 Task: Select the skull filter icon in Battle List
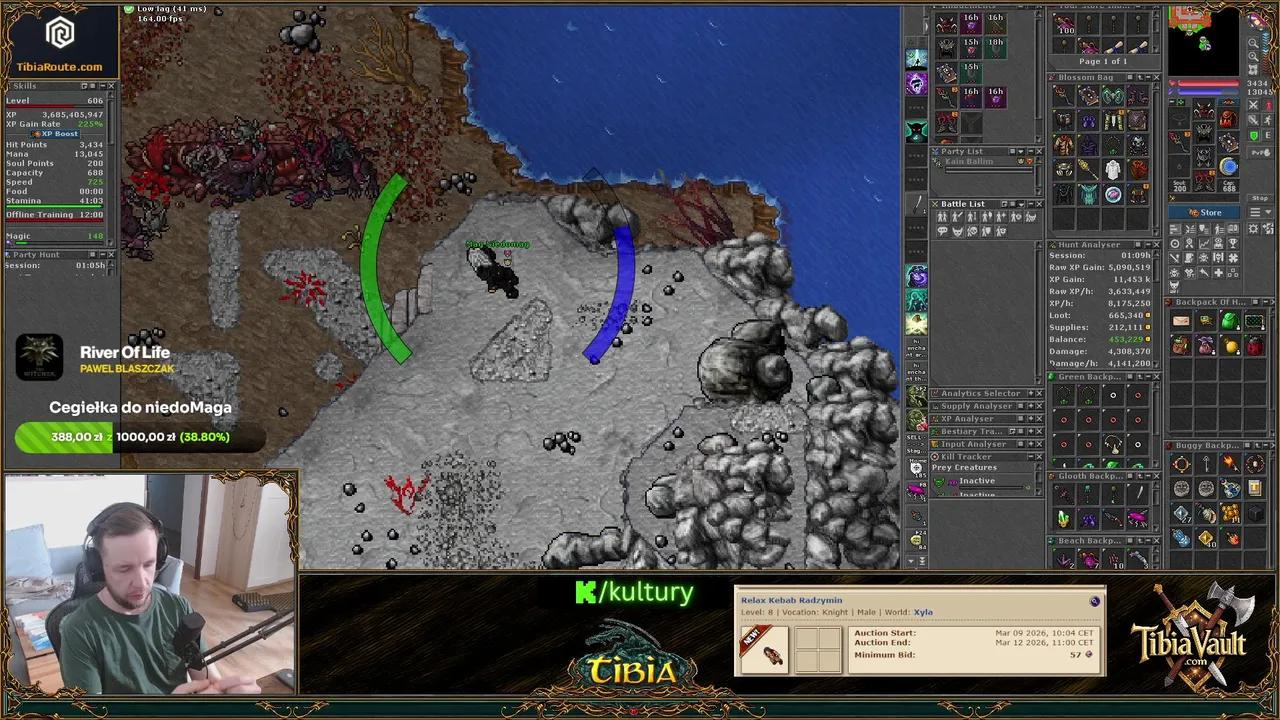(x=972, y=230)
